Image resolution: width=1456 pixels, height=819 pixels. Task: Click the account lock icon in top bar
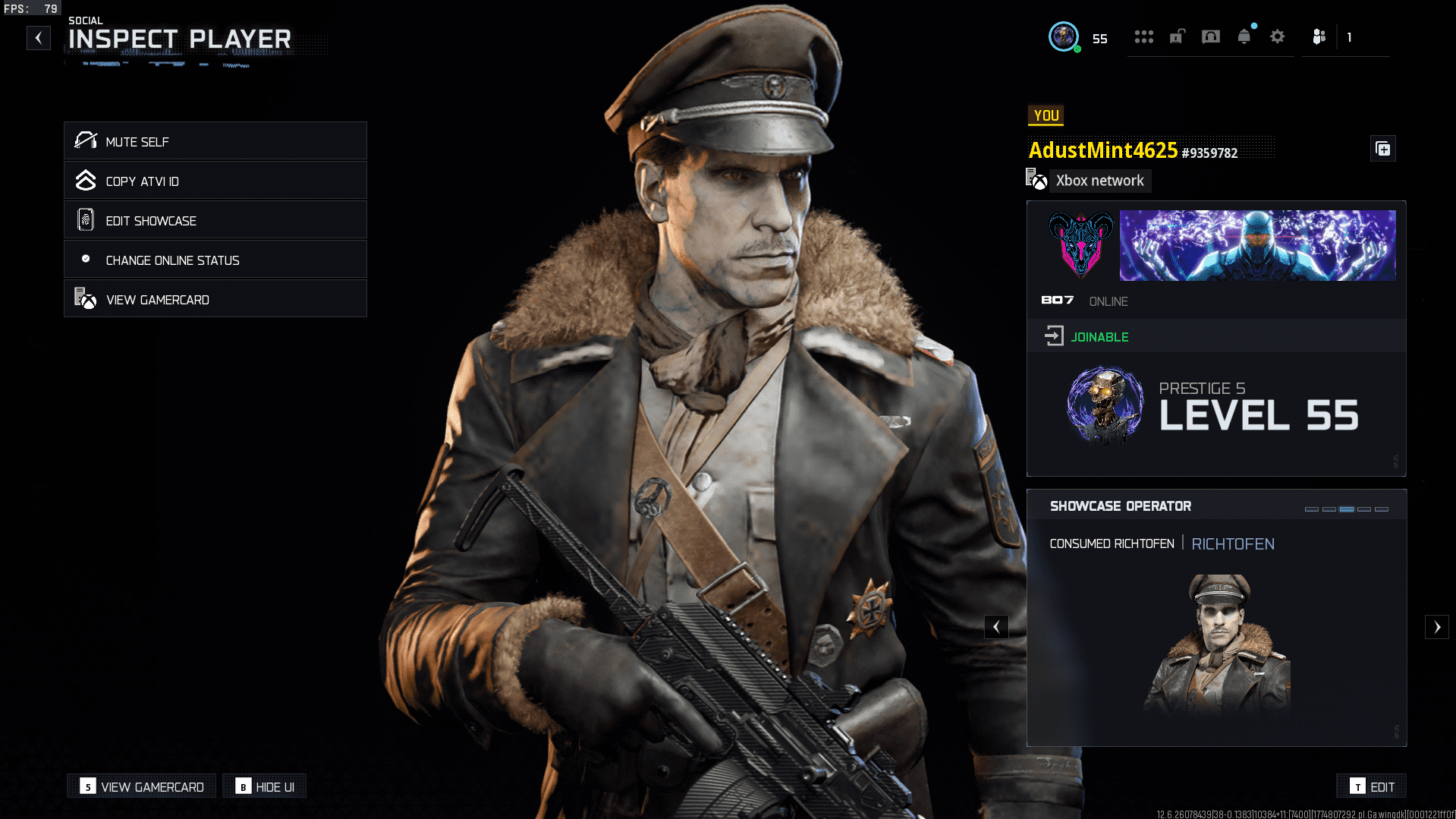click(1177, 36)
